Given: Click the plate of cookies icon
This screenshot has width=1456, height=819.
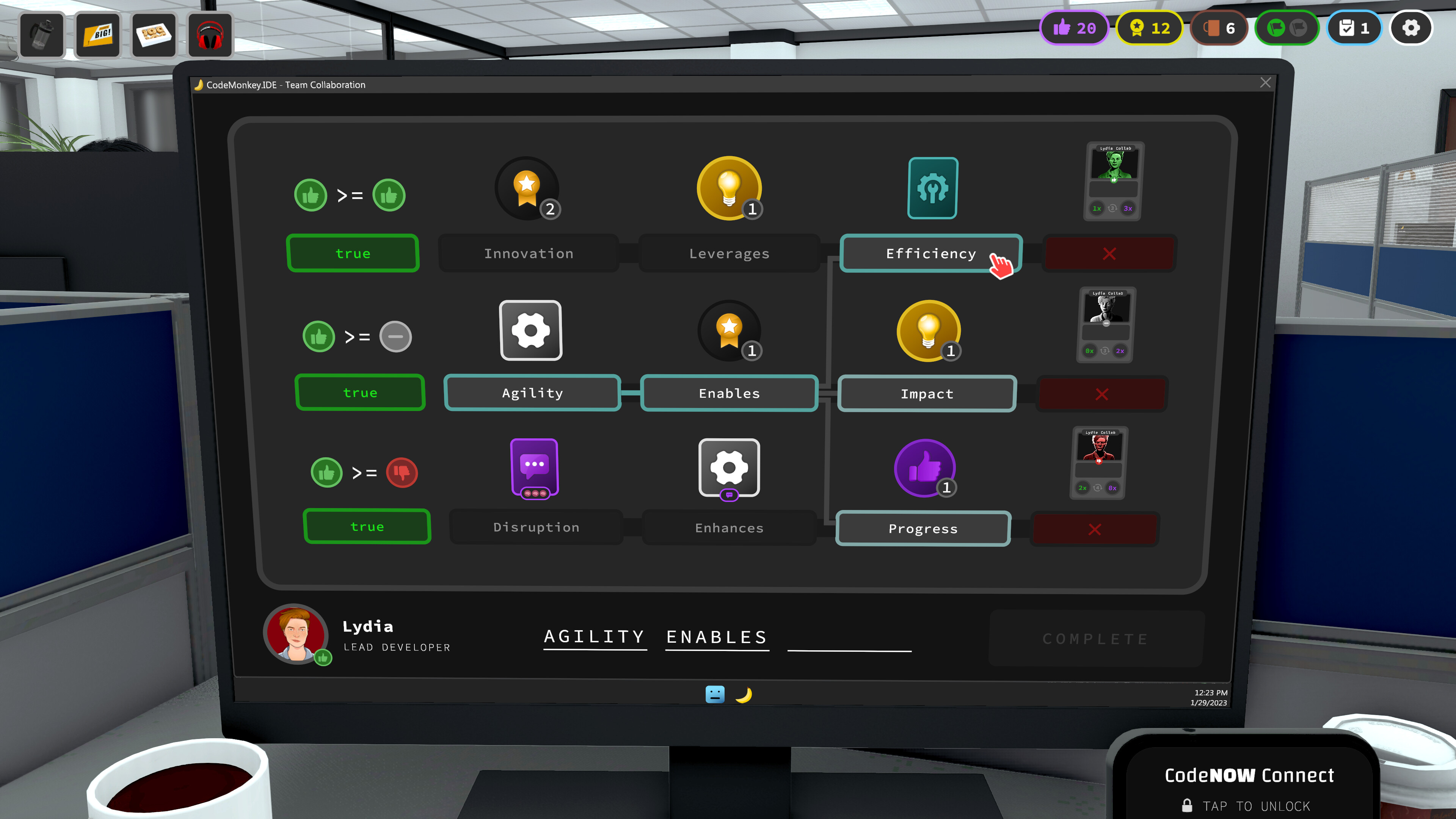Looking at the screenshot, I should point(154,35).
